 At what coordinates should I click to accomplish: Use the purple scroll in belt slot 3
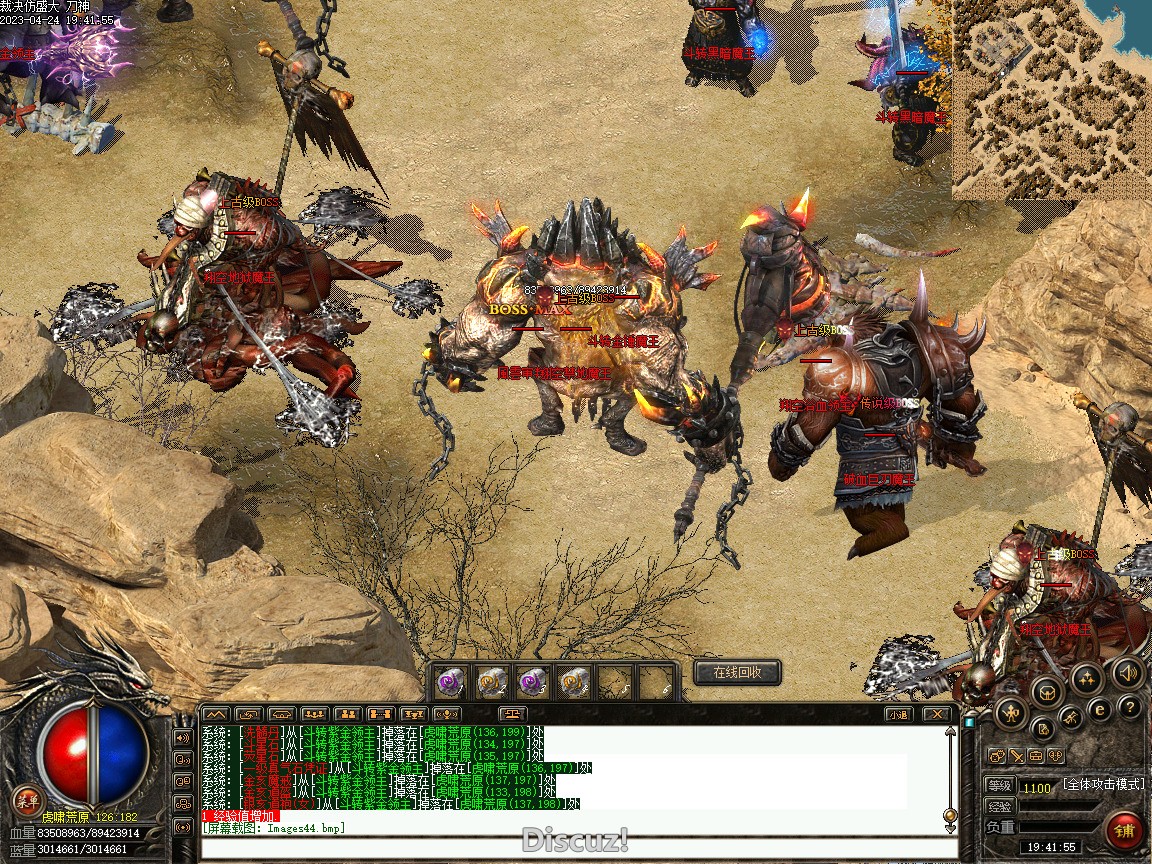point(531,682)
